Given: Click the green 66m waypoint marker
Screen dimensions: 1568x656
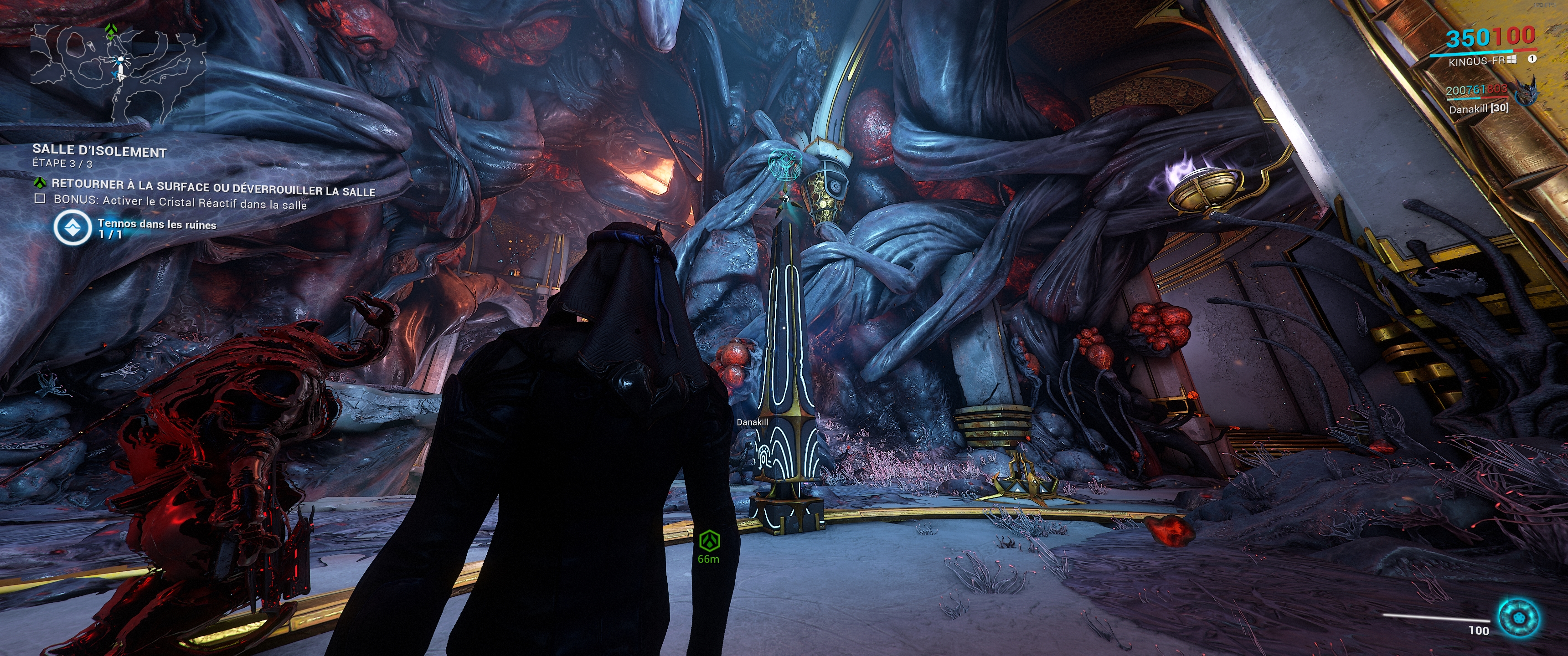Looking at the screenshot, I should point(708,540).
